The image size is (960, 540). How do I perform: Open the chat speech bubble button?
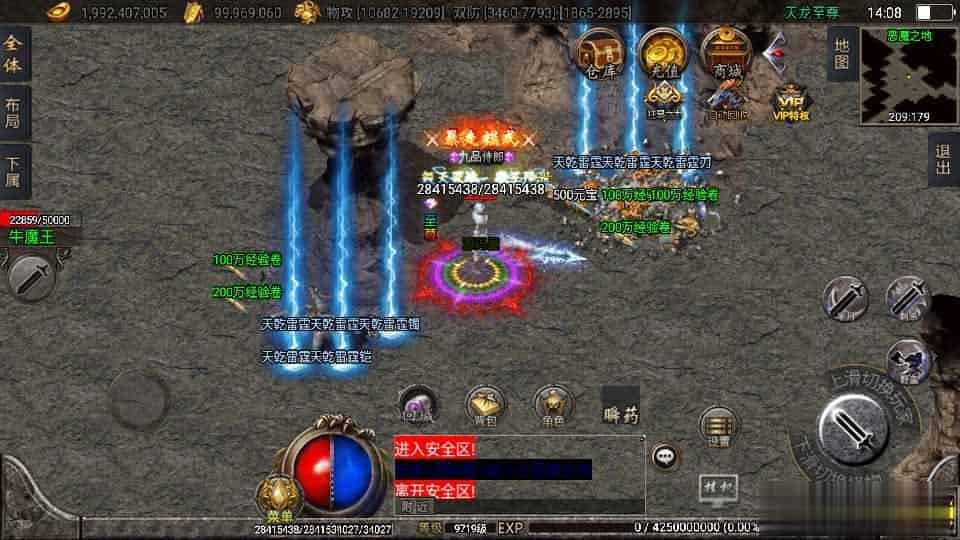665,458
